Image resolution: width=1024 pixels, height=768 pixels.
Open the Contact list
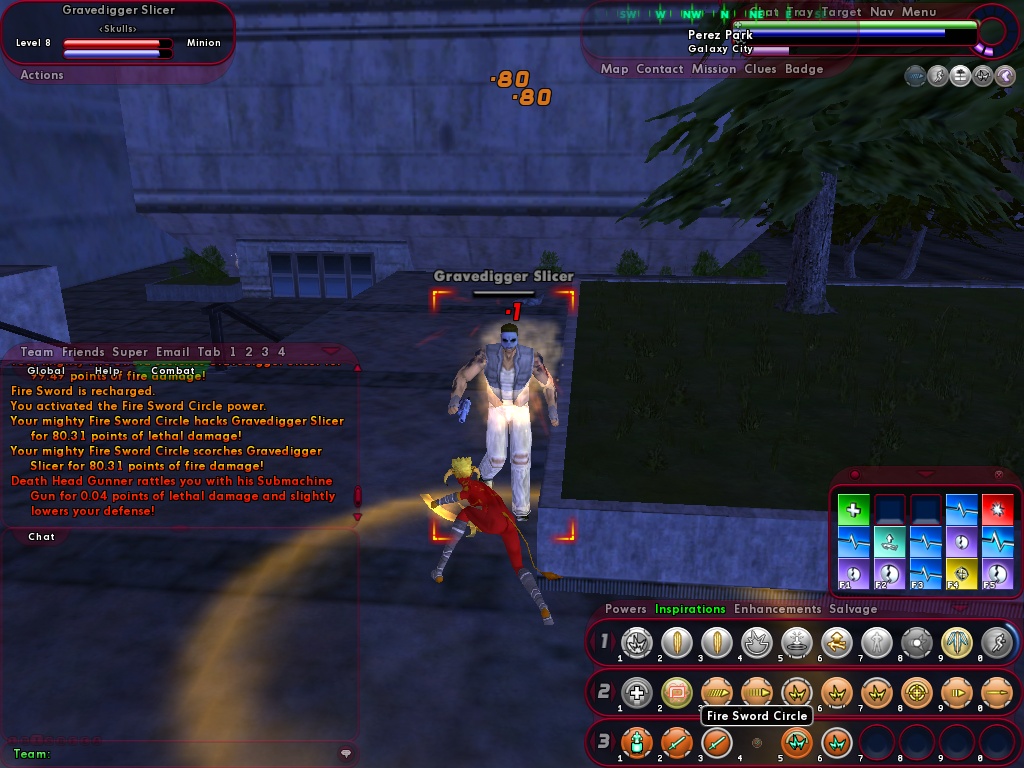pos(659,69)
